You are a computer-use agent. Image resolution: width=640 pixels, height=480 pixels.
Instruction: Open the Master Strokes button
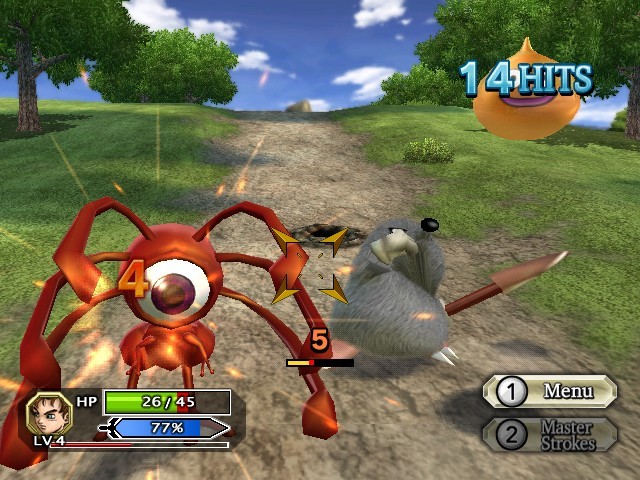551,434
